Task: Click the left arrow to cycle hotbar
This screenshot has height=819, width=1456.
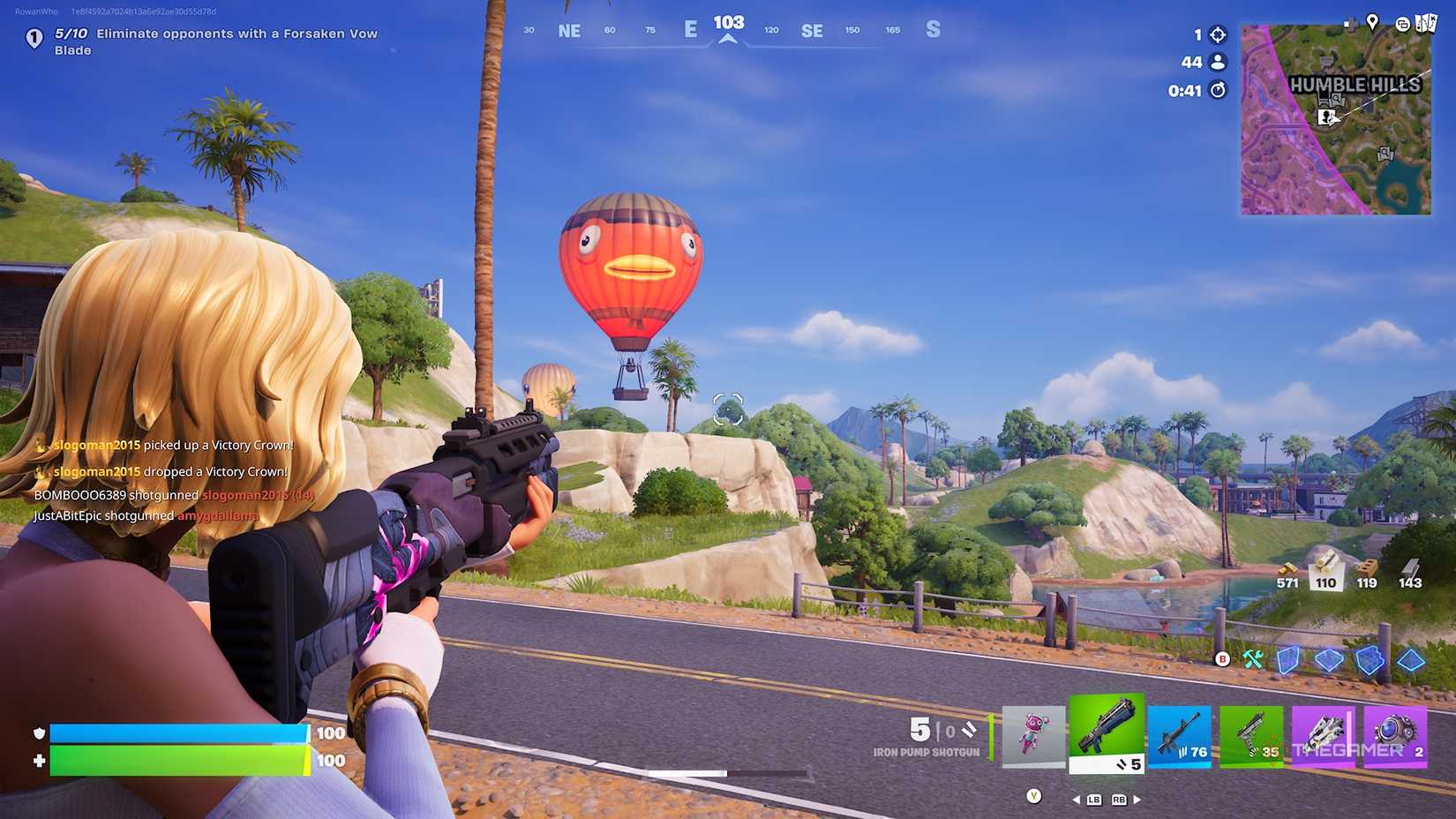Action: pyautogui.click(x=1075, y=799)
